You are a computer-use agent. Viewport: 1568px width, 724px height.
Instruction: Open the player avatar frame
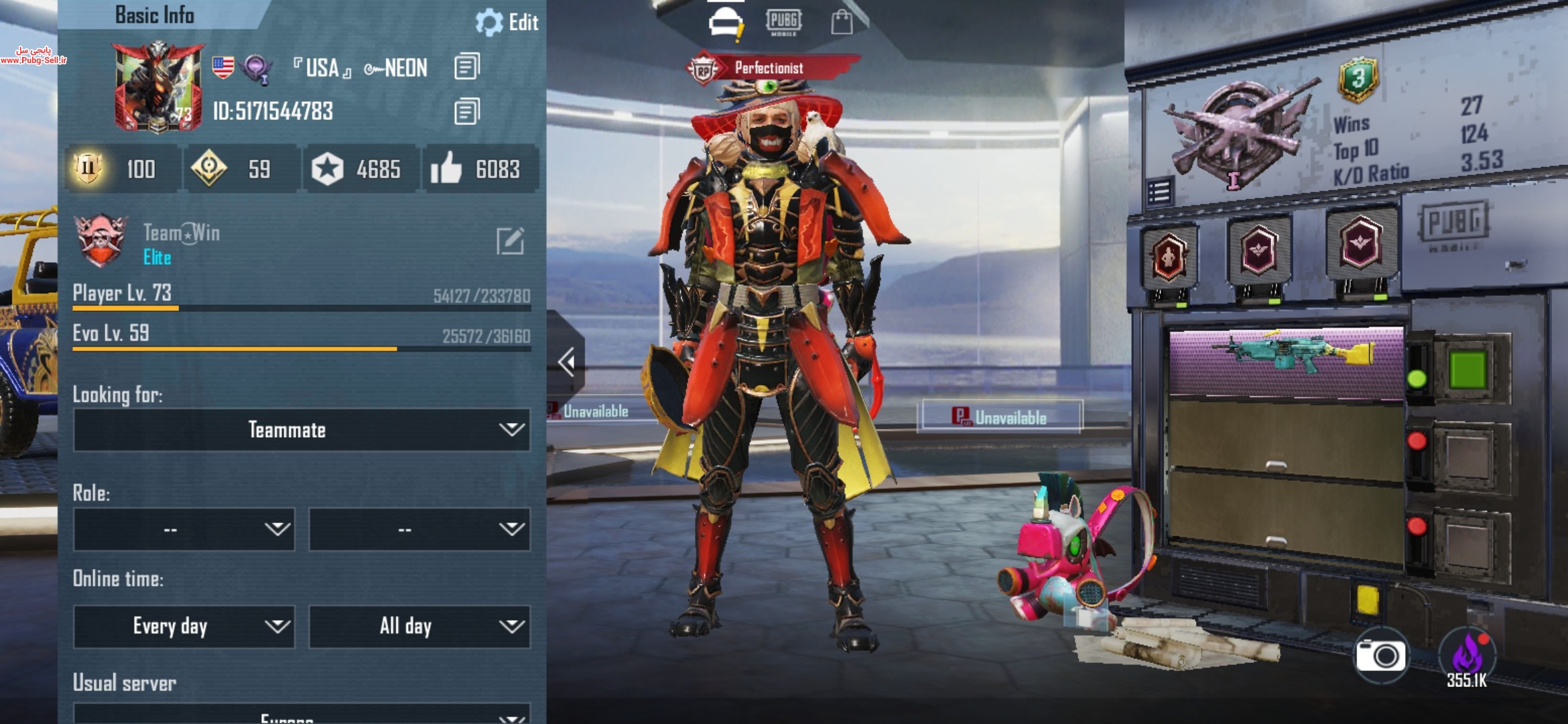[158, 87]
